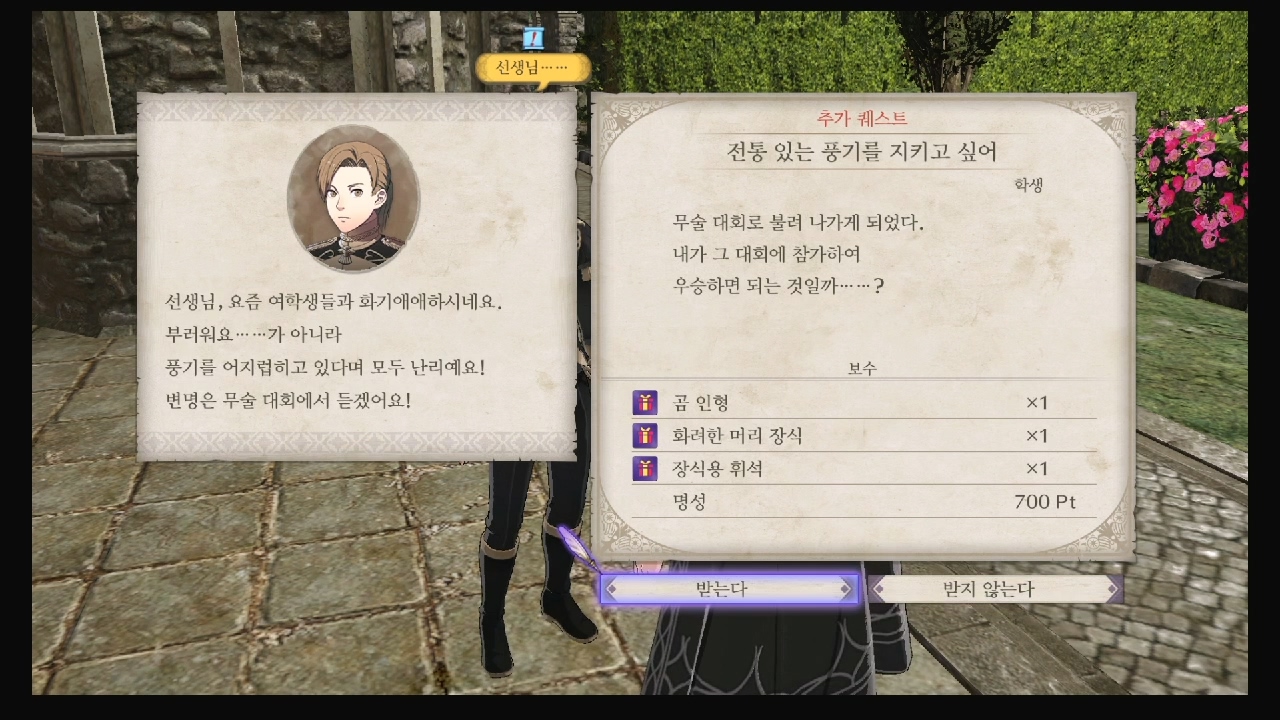Click the left diamond arrow on 받는다
The height and width of the screenshot is (720, 1280).
click(612, 589)
